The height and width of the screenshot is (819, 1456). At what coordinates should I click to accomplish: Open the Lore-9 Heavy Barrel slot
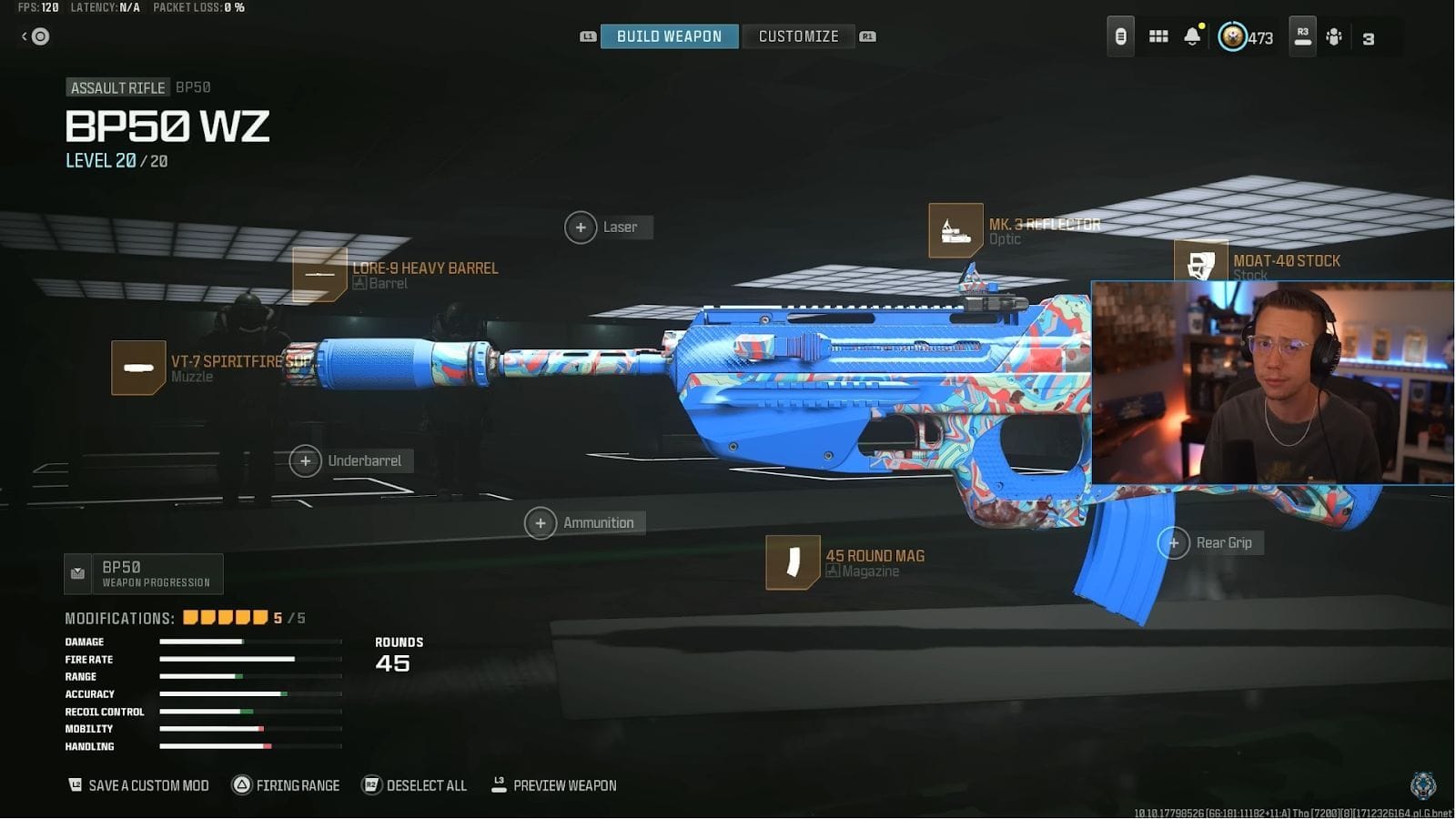319,275
